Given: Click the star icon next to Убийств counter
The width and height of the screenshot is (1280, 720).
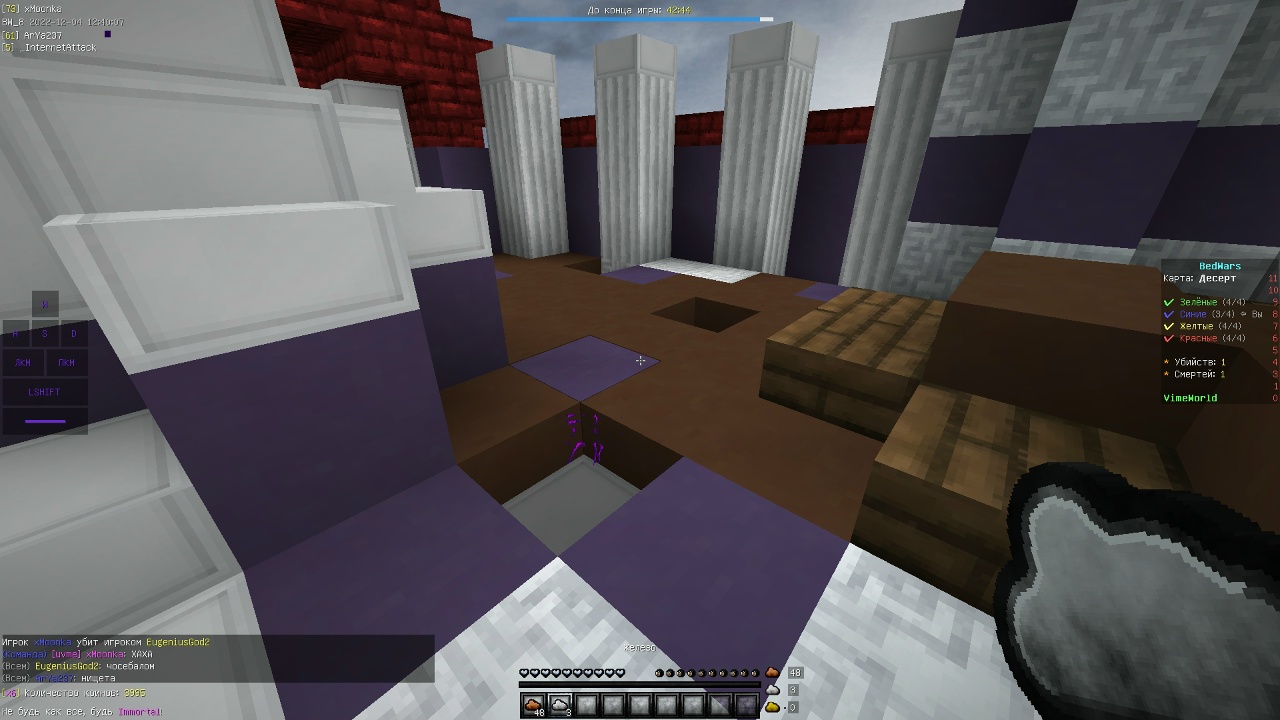Looking at the screenshot, I should [1166, 361].
